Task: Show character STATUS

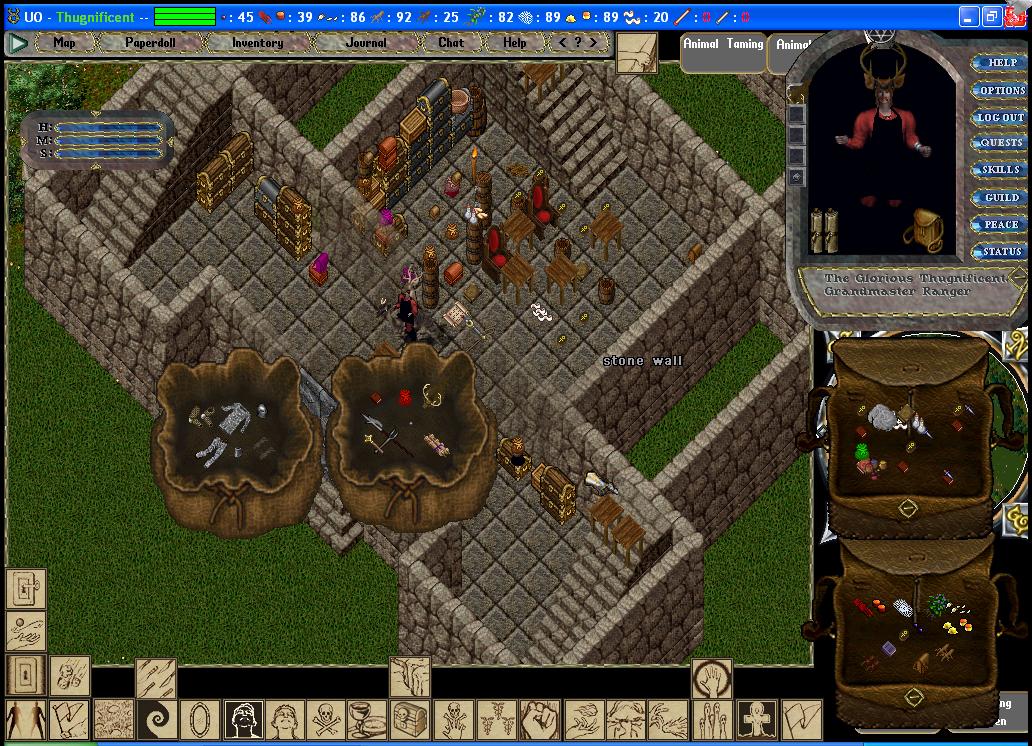Action: click(x=1000, y=252)
